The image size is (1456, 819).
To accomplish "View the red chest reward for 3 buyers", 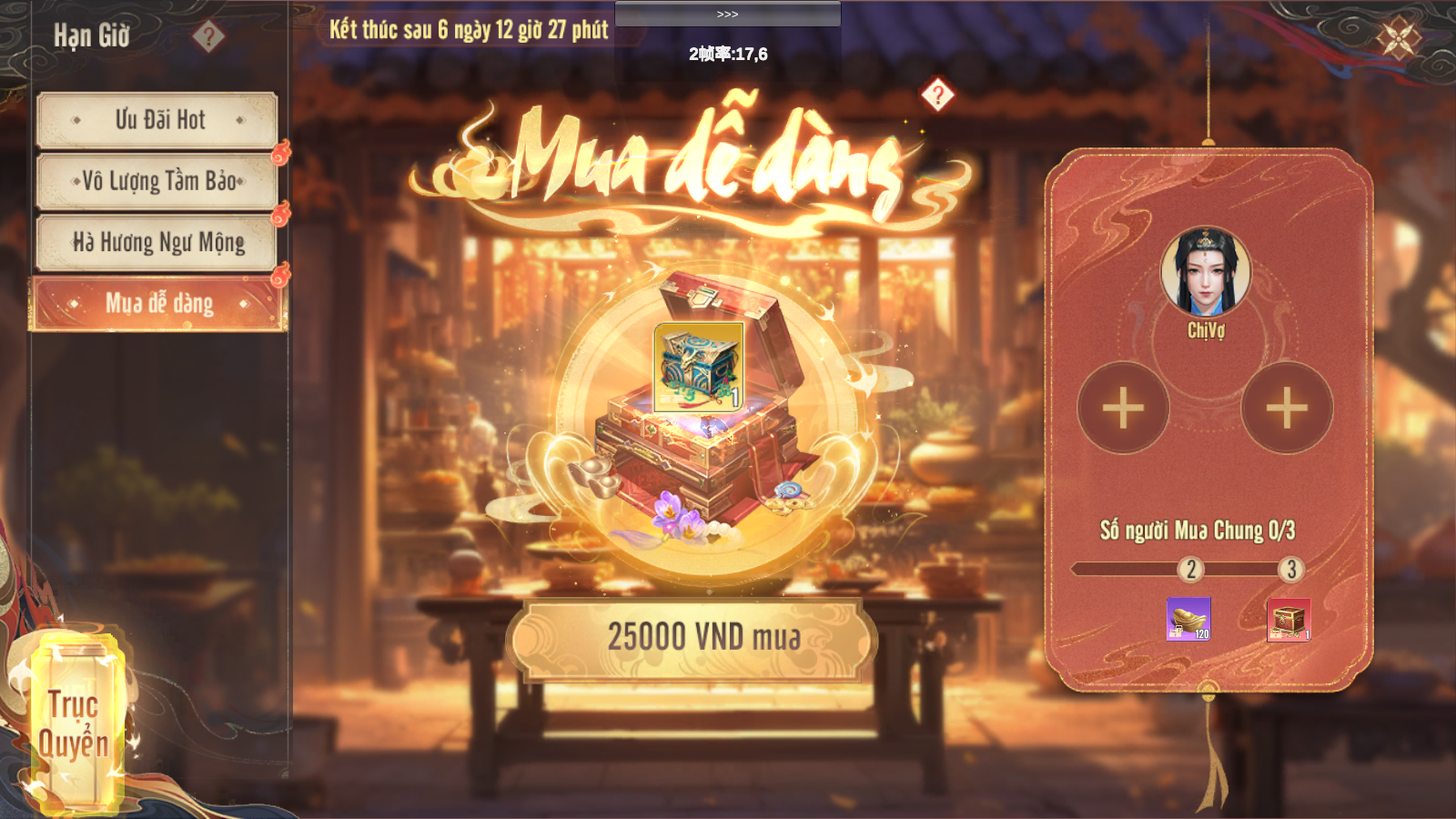I will (x=1289, y=620).
